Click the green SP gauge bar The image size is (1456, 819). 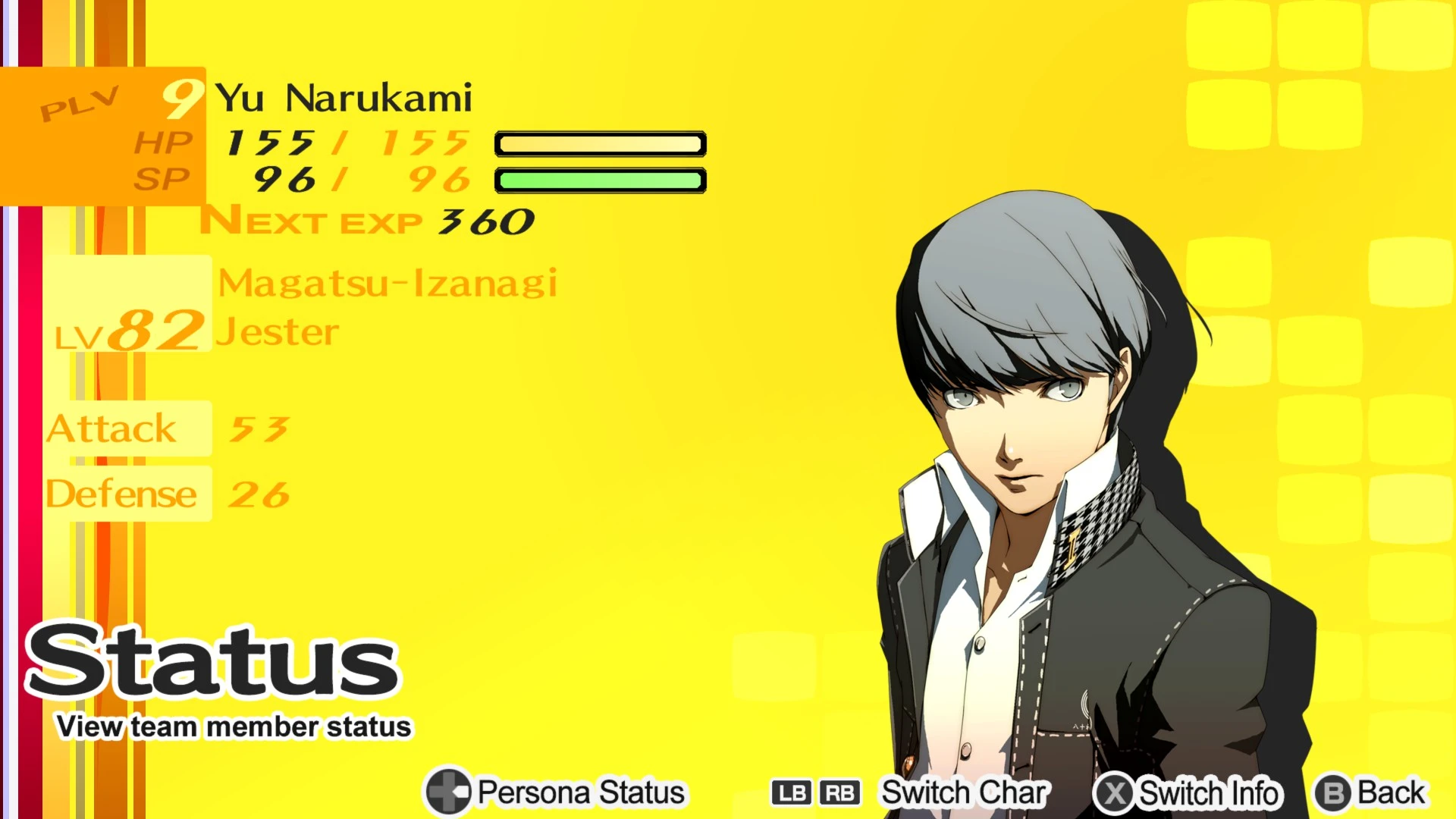coord(600,180)
